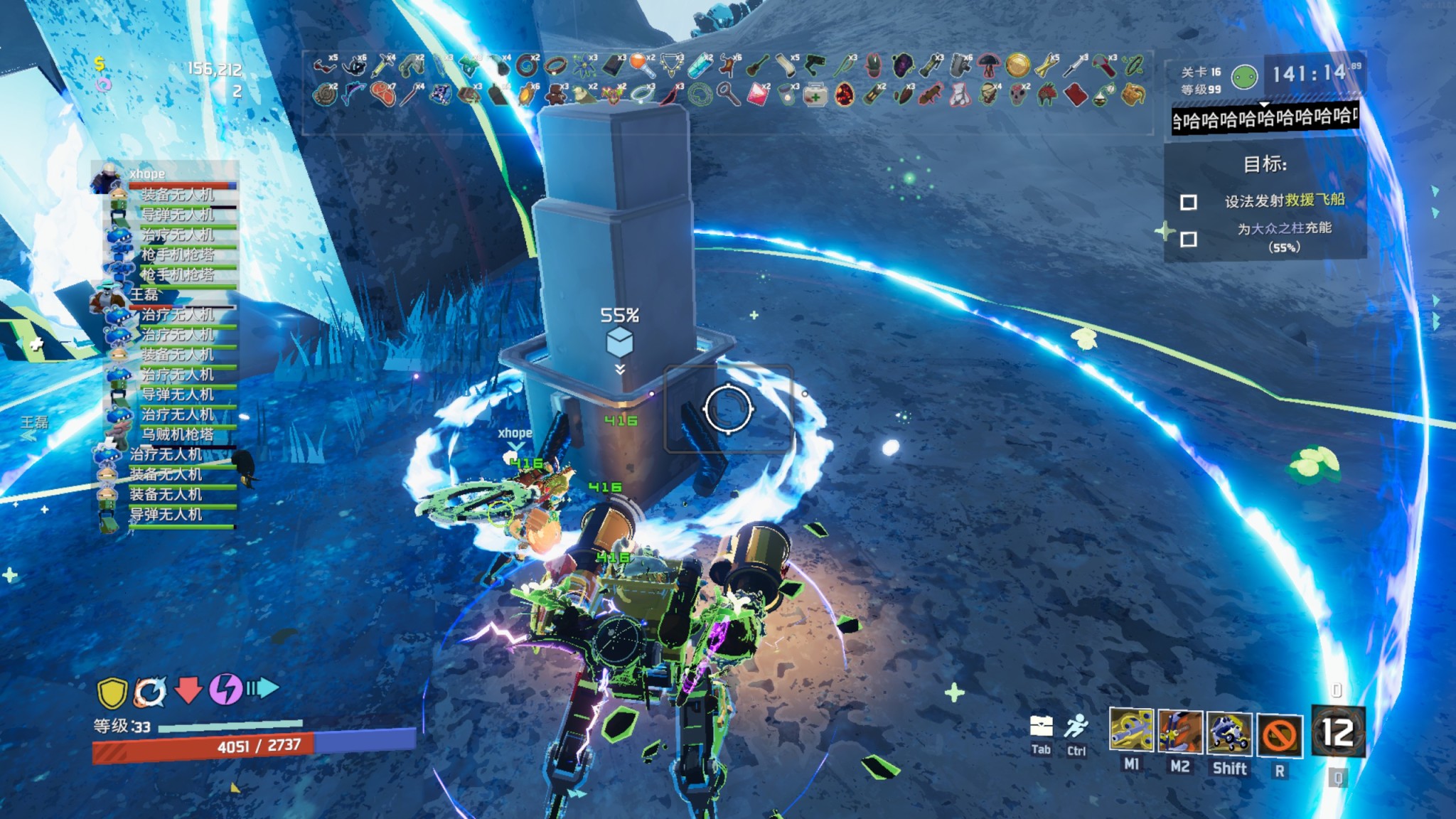Viewport: 1456px width, 819px height.
Task: Select the golden coin item icon
Action: [1017, 66]
